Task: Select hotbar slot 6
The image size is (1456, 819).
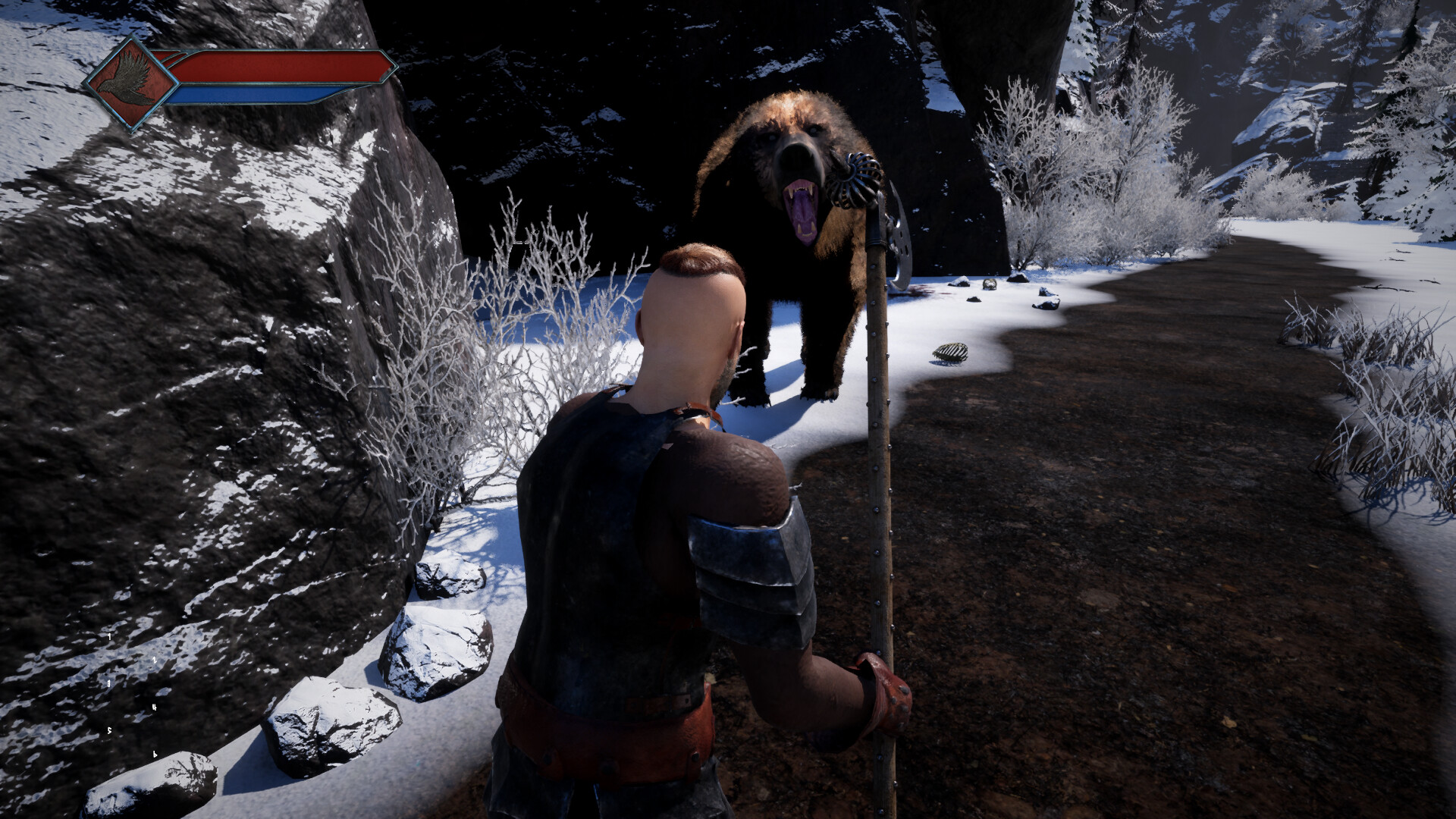Action: coord(154,755)
